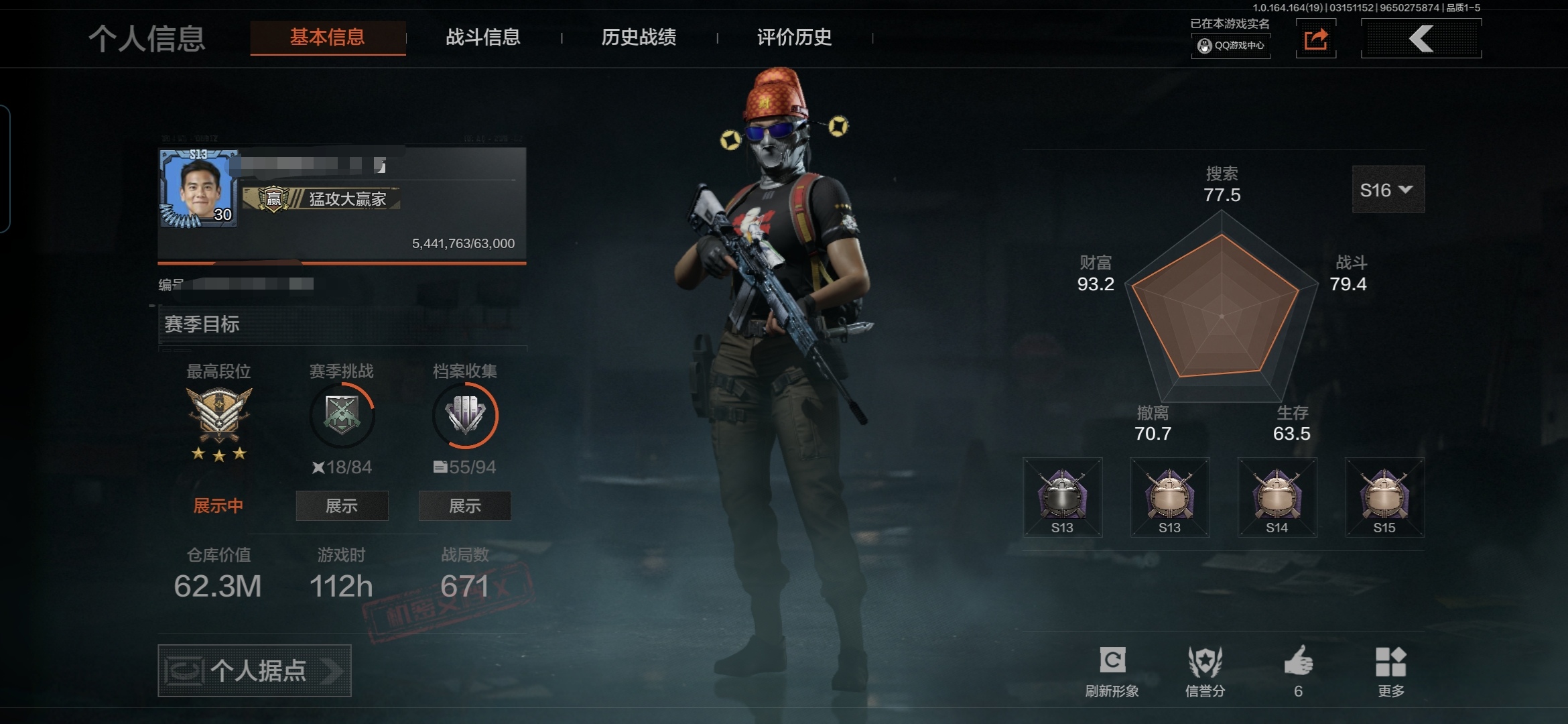Select the S14 season badge
This screenshot has height=724, width=1568.
click(1277, 497)
